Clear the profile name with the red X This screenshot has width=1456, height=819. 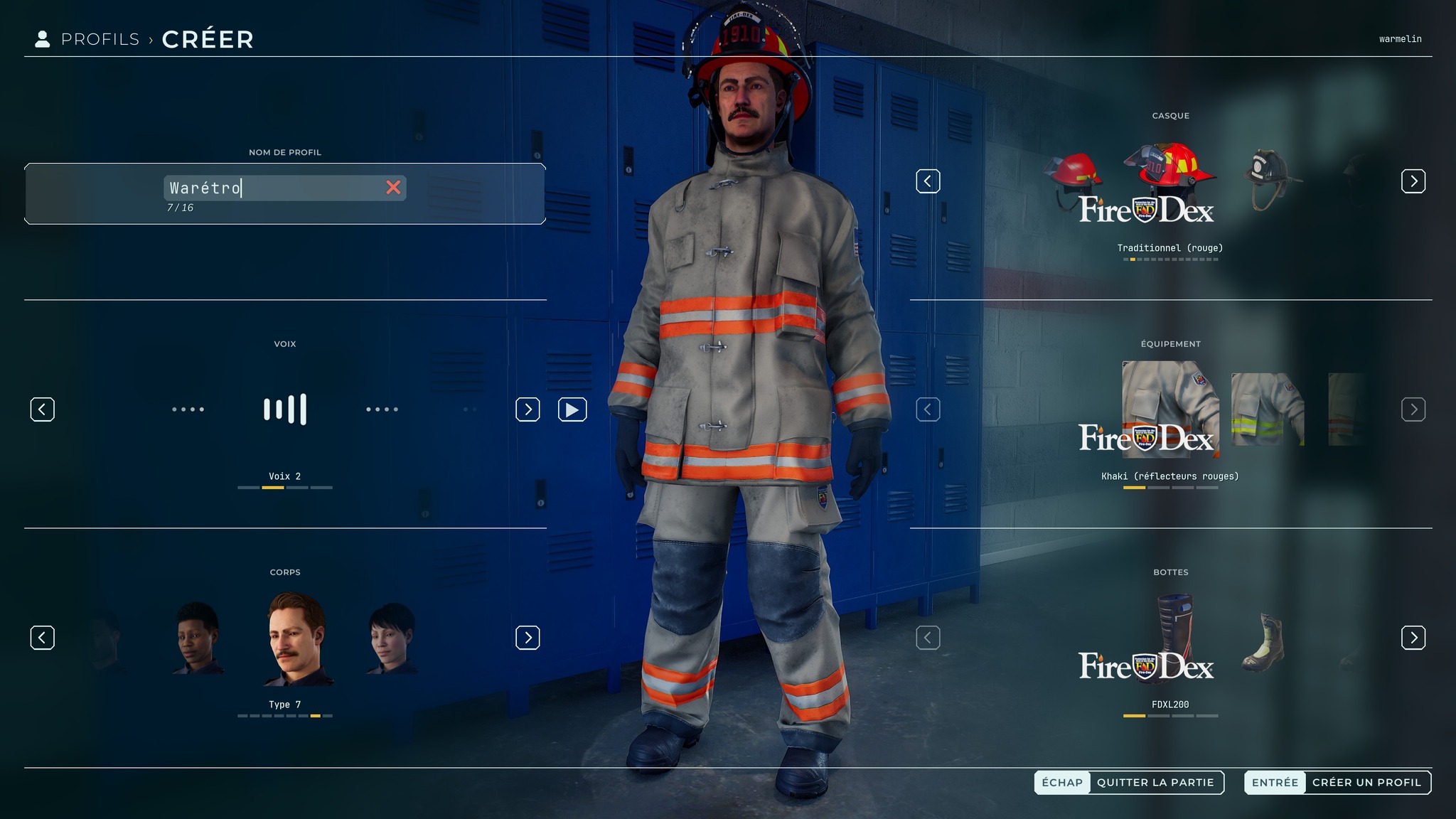click(x=393, y=188)
